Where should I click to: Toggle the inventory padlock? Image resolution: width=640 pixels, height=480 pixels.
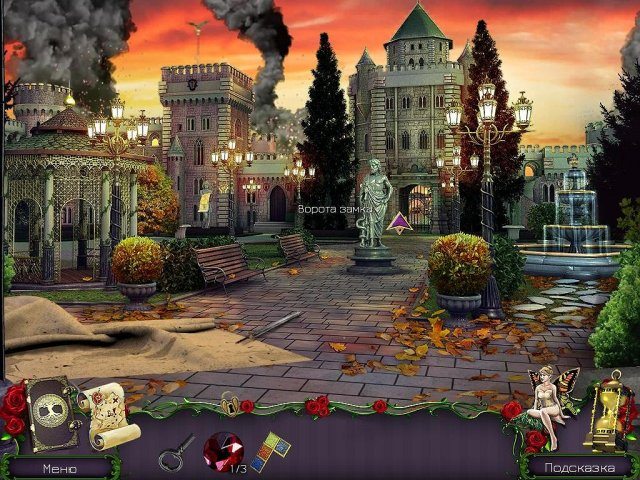[x=230, y=403]
